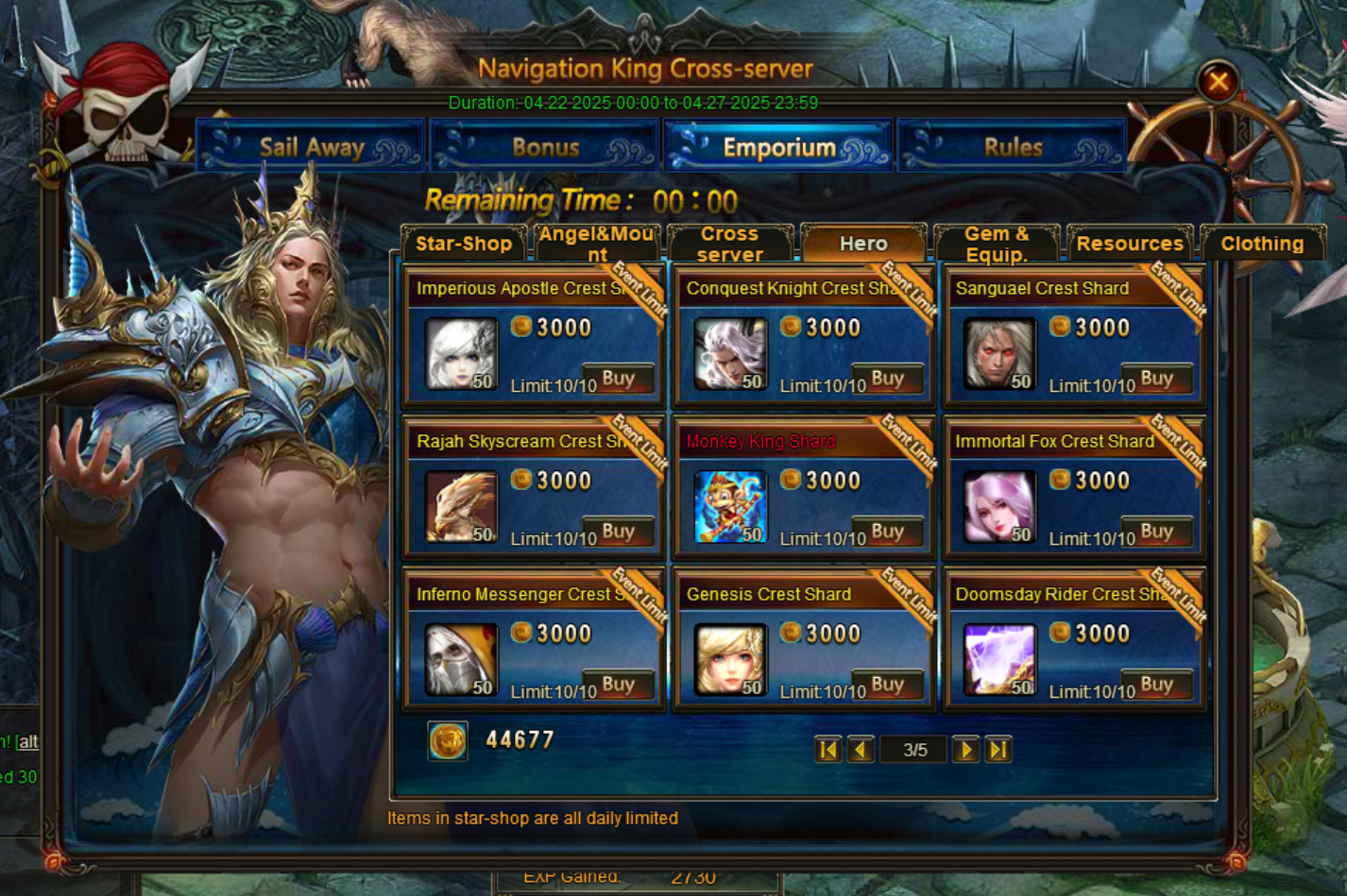Open the Angel&Mount shop category
This screenshot has height=896, width=1347.
(596, 244)
